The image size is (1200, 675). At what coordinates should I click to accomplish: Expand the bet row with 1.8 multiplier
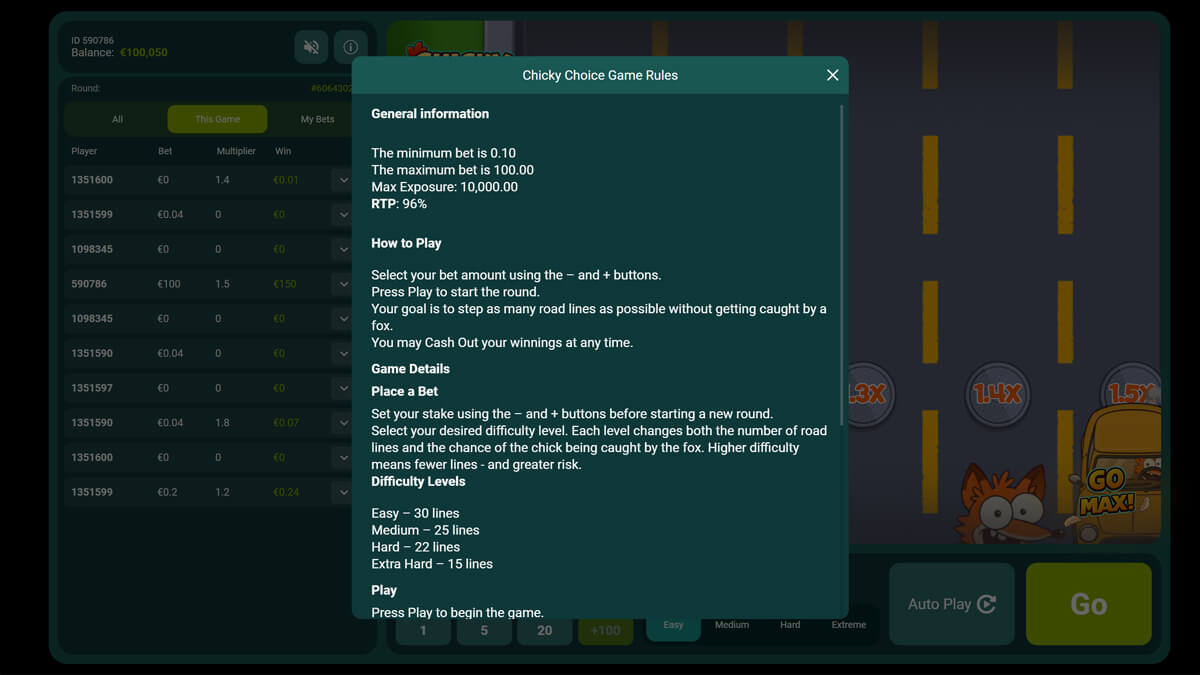point(343,423)
